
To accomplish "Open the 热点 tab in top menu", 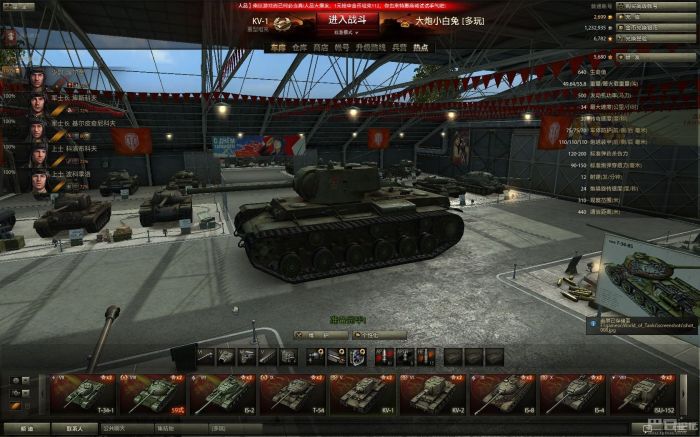I will (421, 47).
